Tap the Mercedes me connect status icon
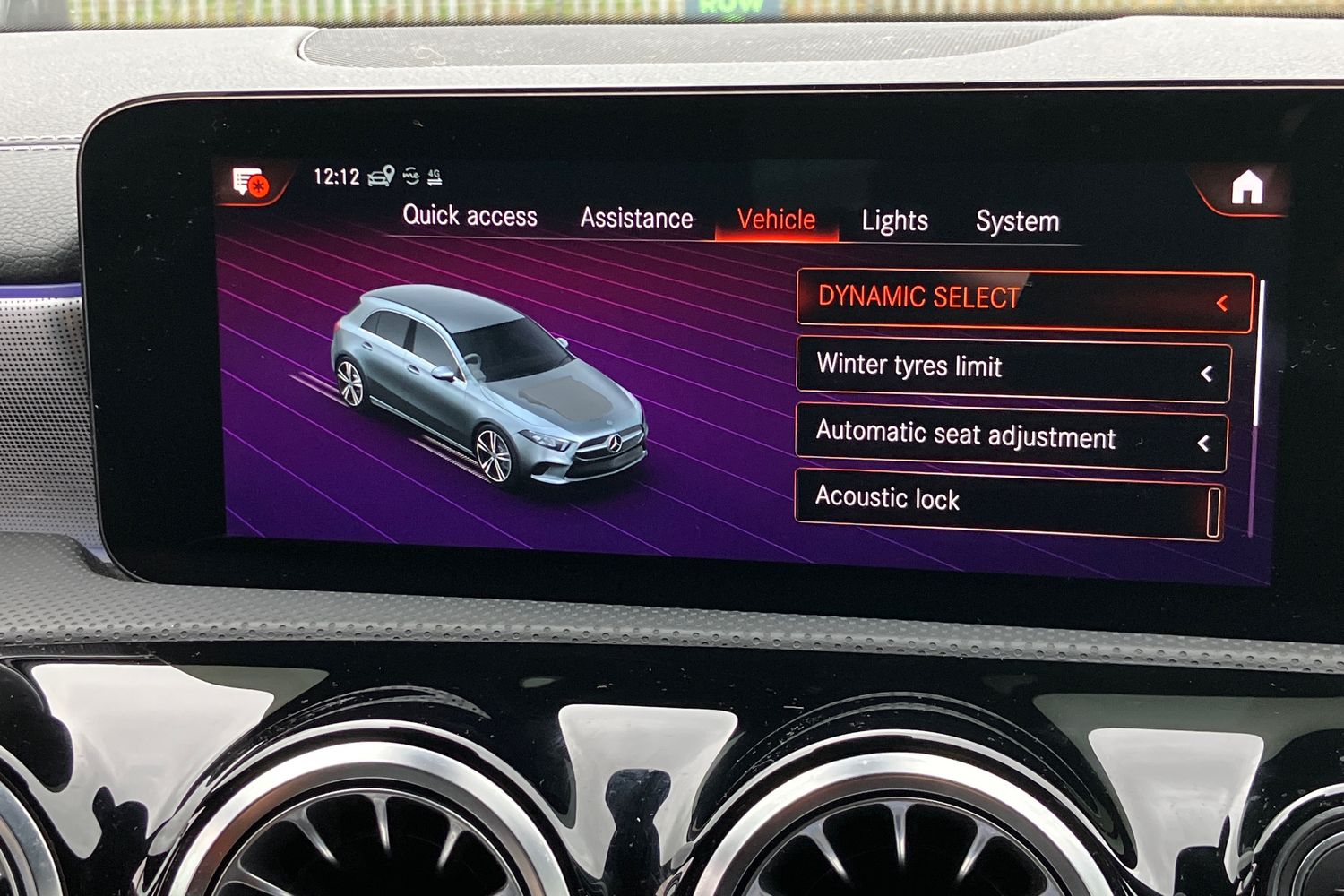1344x896 pixels. click(410, 177)
